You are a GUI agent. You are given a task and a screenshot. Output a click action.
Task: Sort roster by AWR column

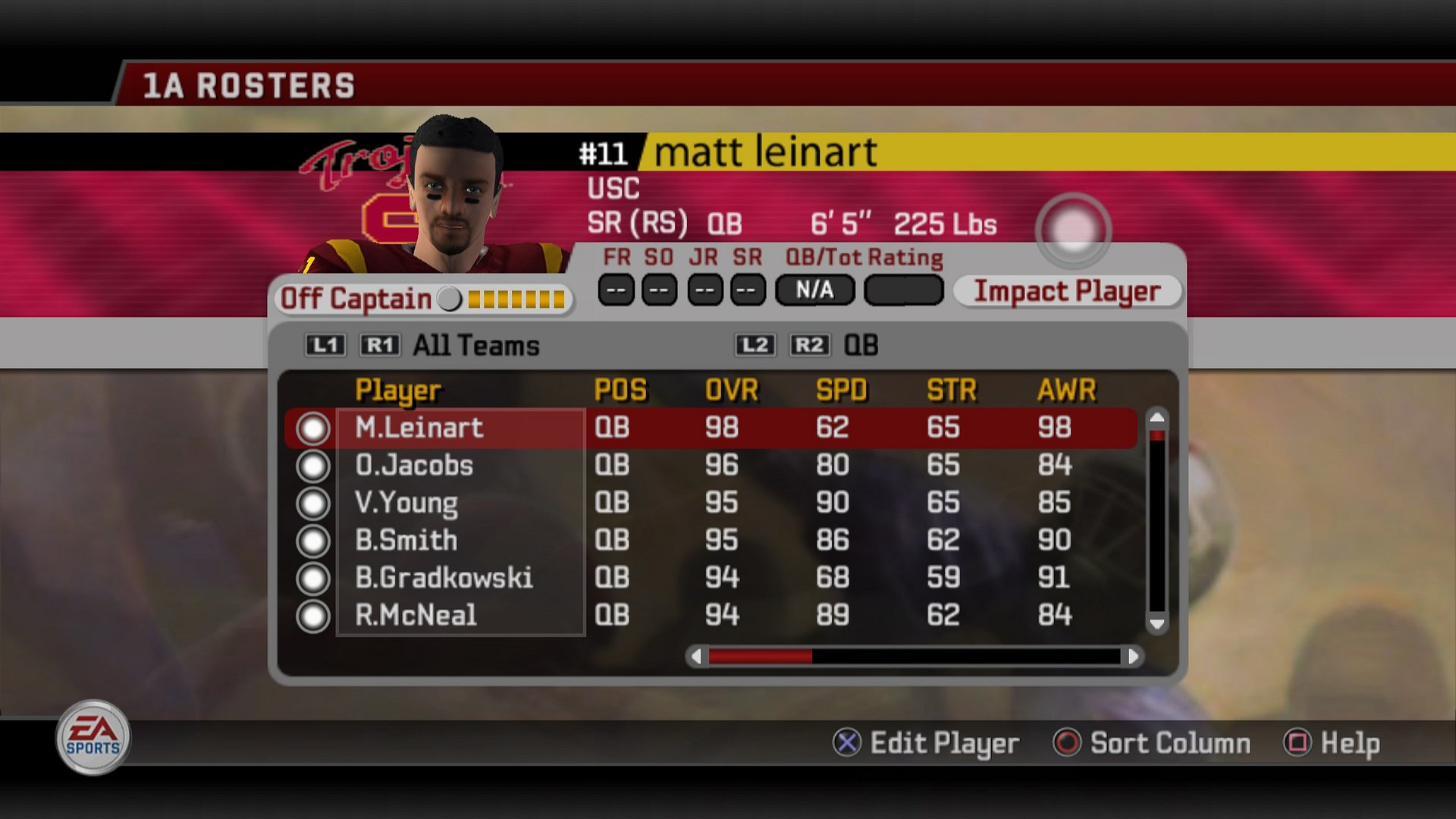point(1066,390)
